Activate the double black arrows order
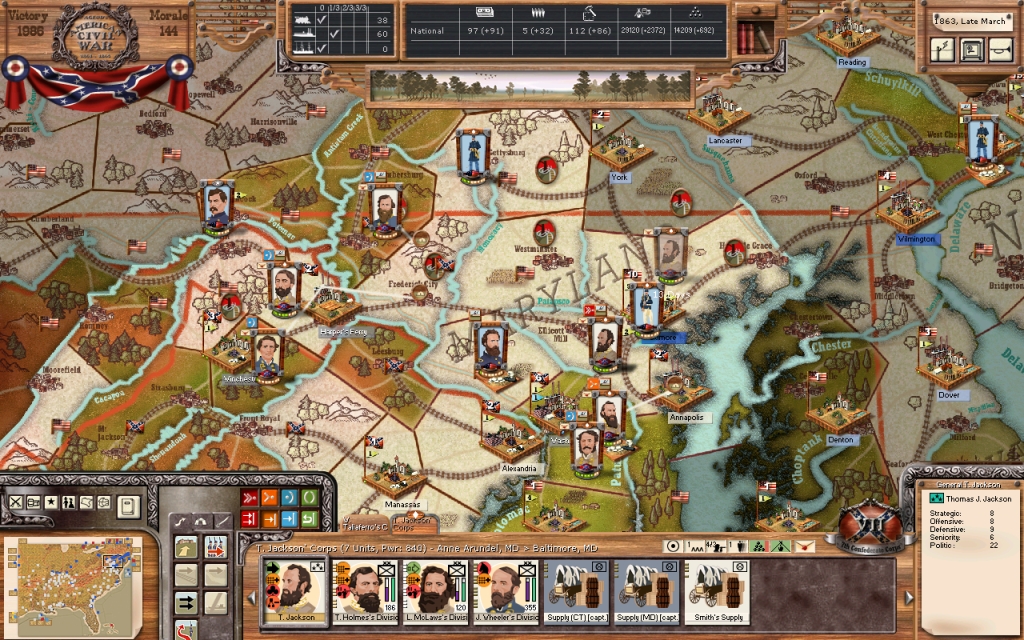Viewport: 1024px width, 640px height. (x=187, y=602)
